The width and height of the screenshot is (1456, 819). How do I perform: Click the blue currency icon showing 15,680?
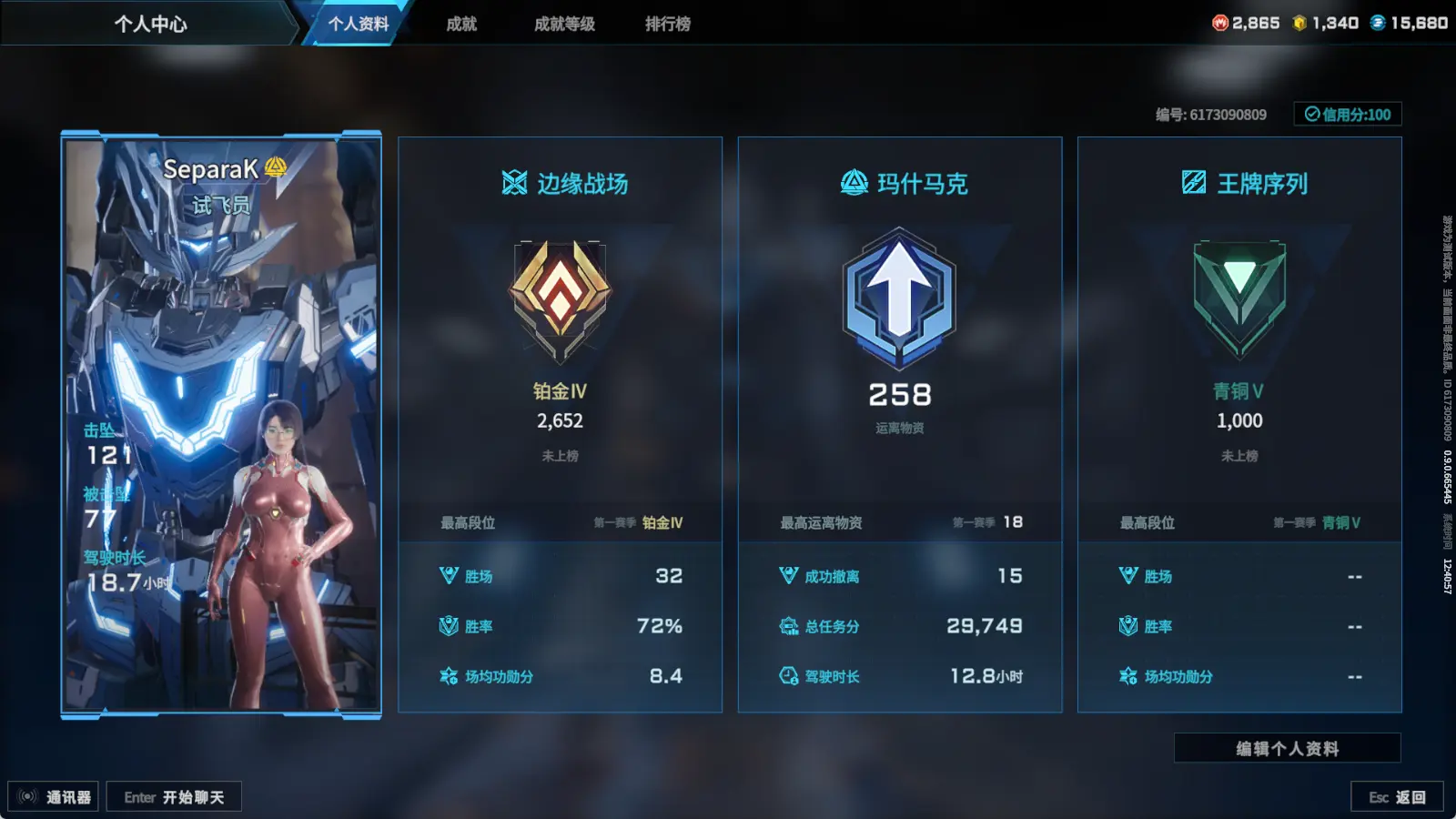1378,23
